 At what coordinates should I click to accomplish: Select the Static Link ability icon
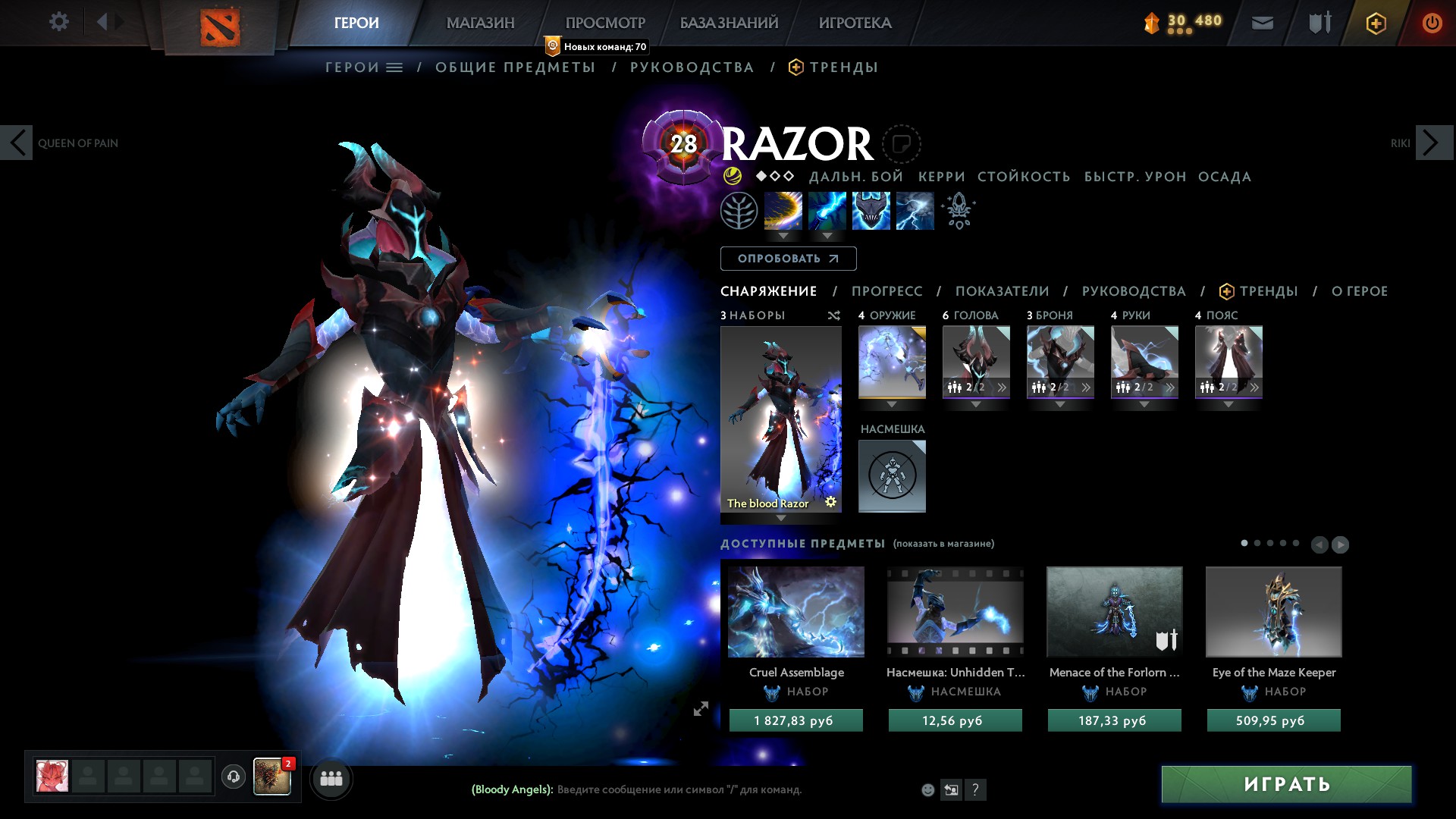(x=827, y=211)
